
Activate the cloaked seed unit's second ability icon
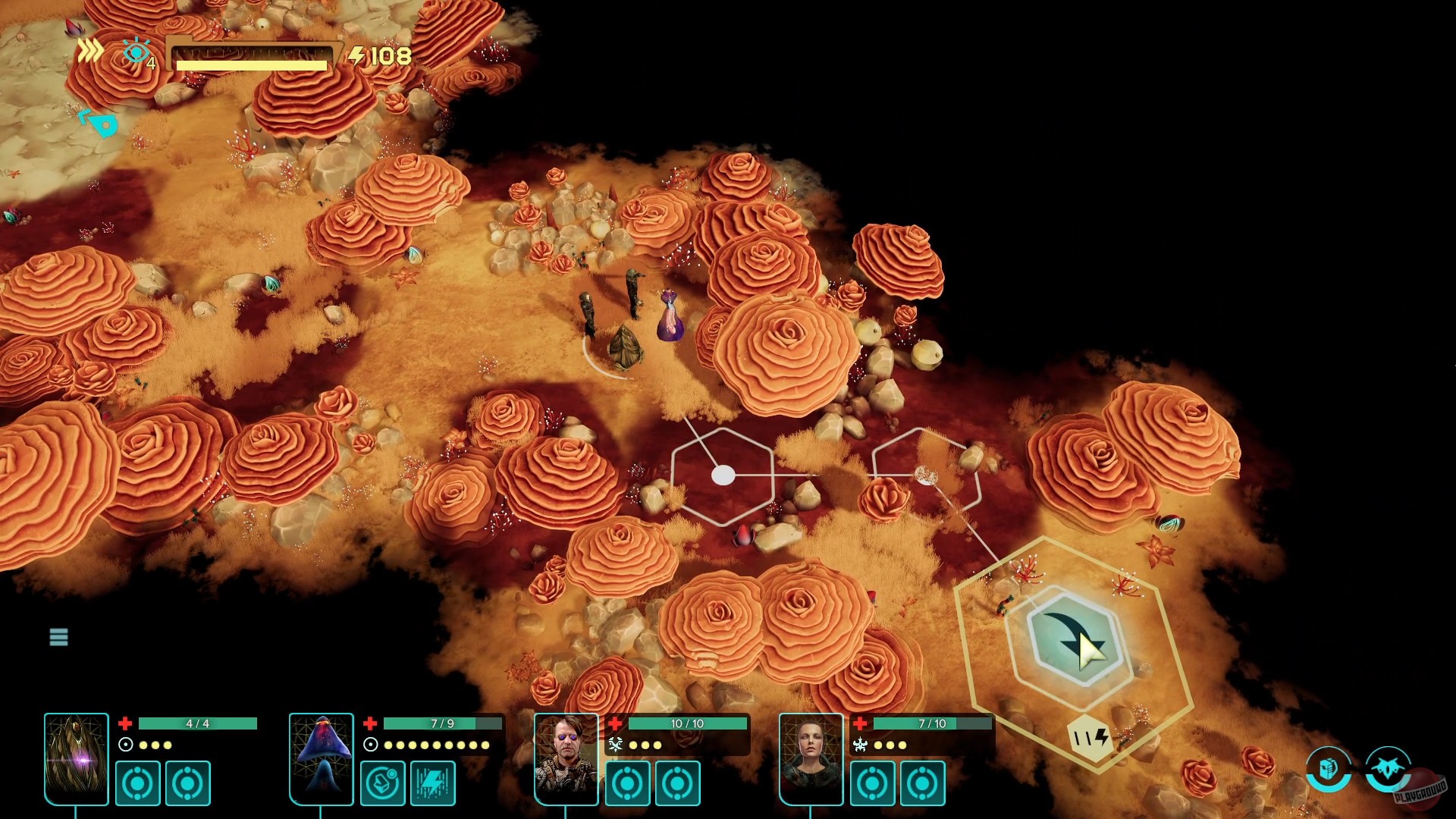187,784
